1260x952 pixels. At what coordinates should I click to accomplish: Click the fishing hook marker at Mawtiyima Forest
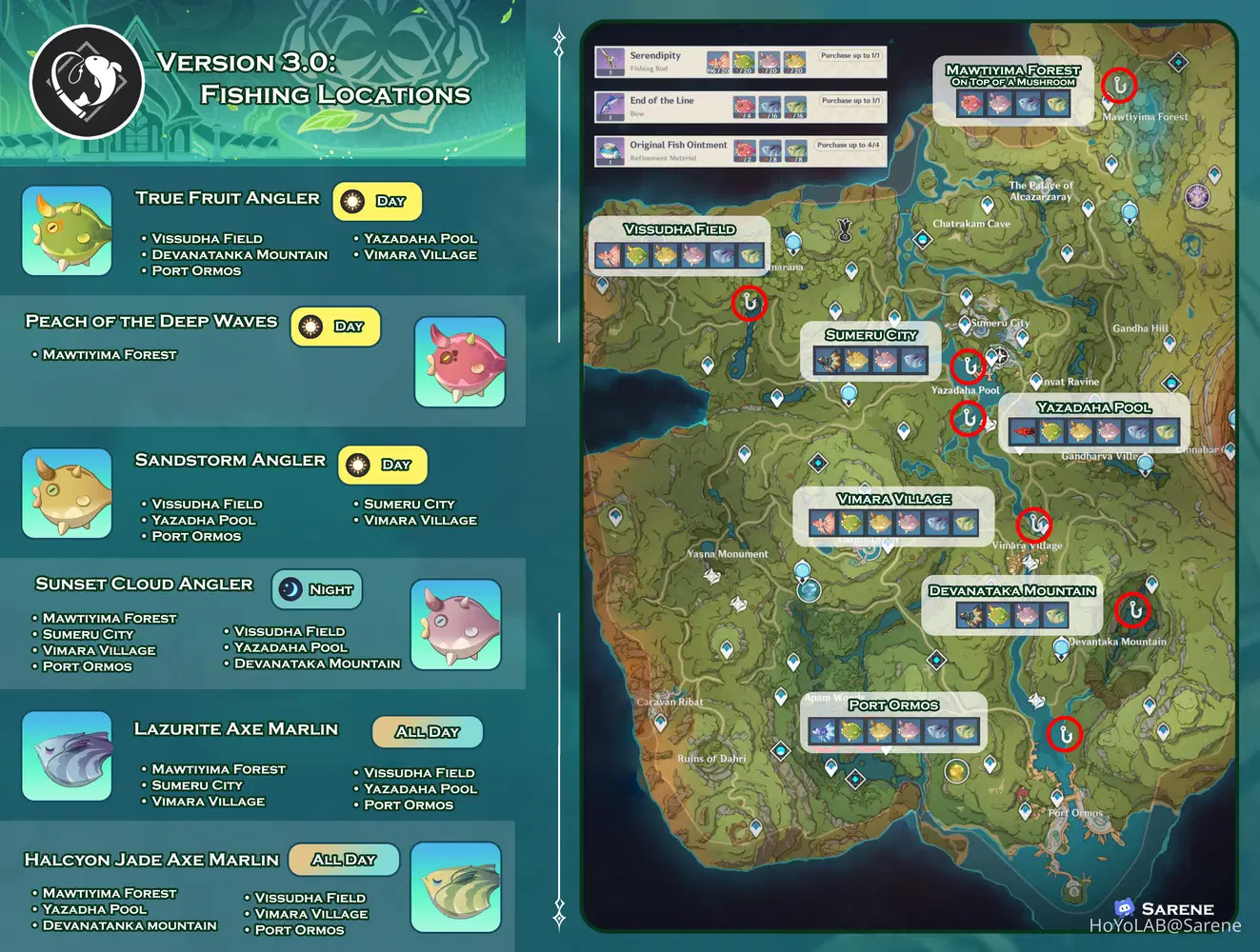tap(1119, 85)
